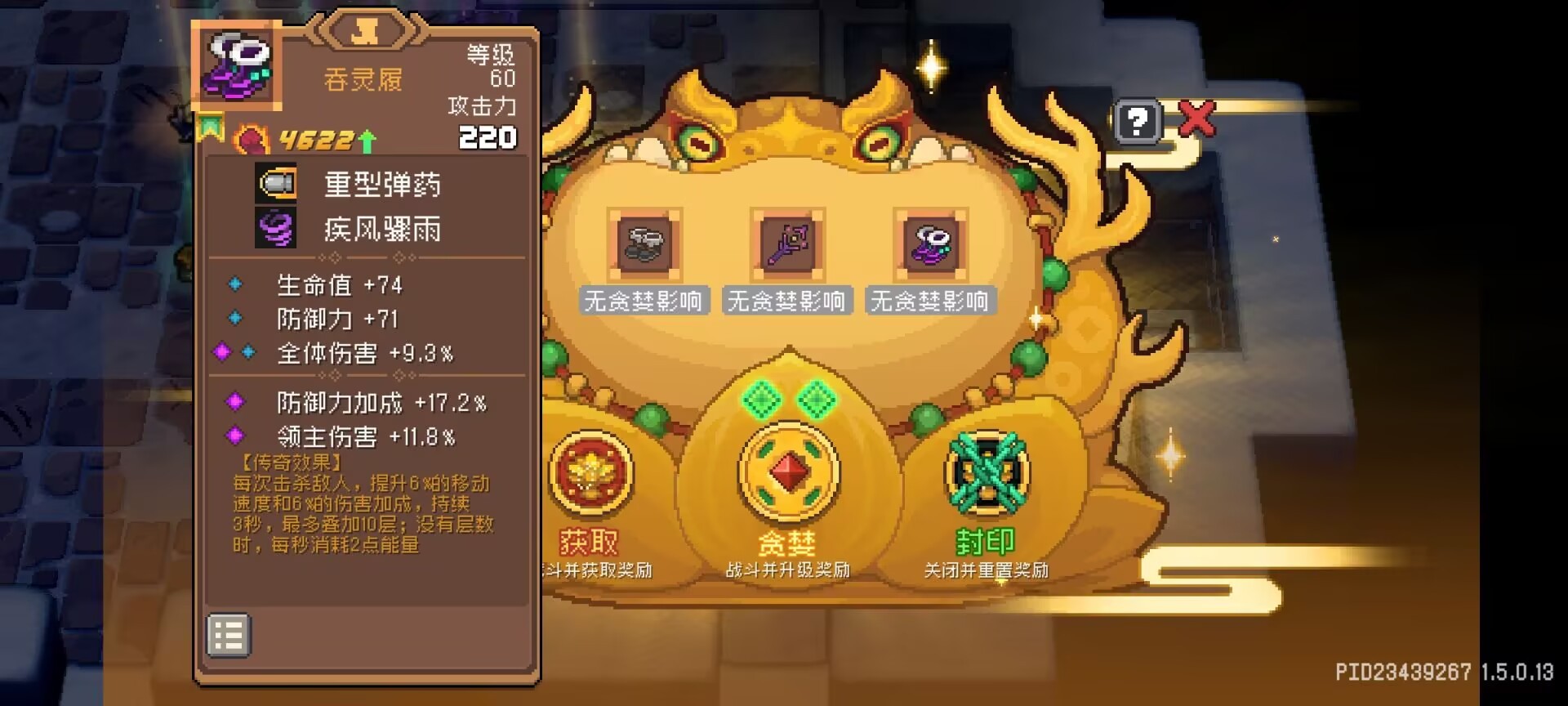Viewport: 1568px width, 706px height.
Task: Click the purple staff reward item
Action: tap(786, 245)
